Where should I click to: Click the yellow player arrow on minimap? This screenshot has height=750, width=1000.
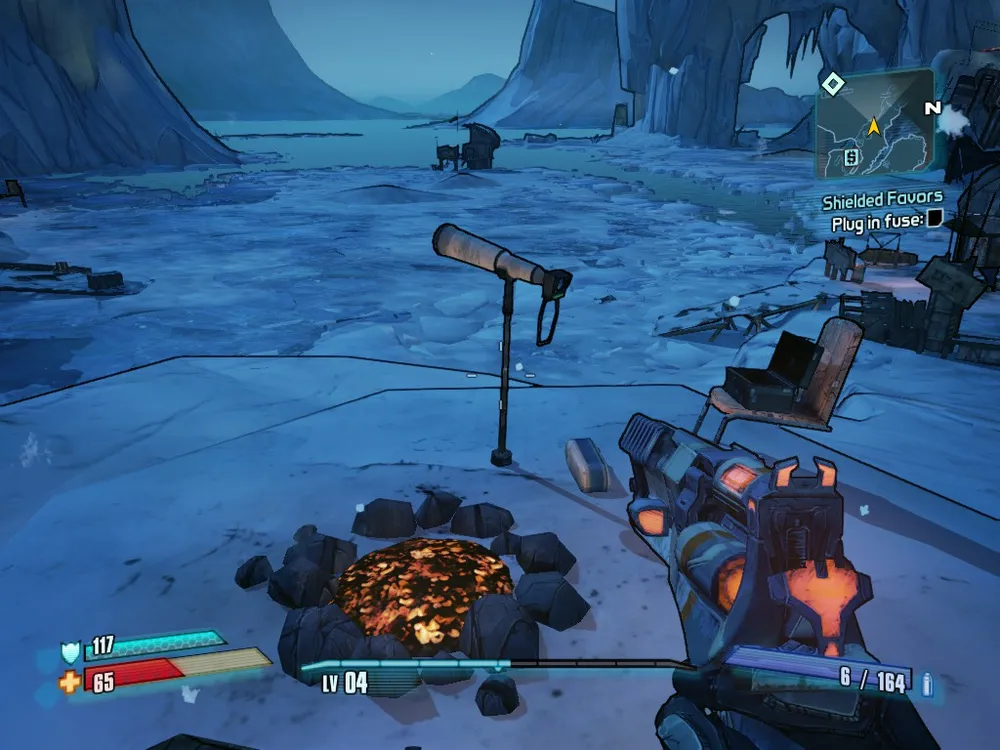coord(873,127)
